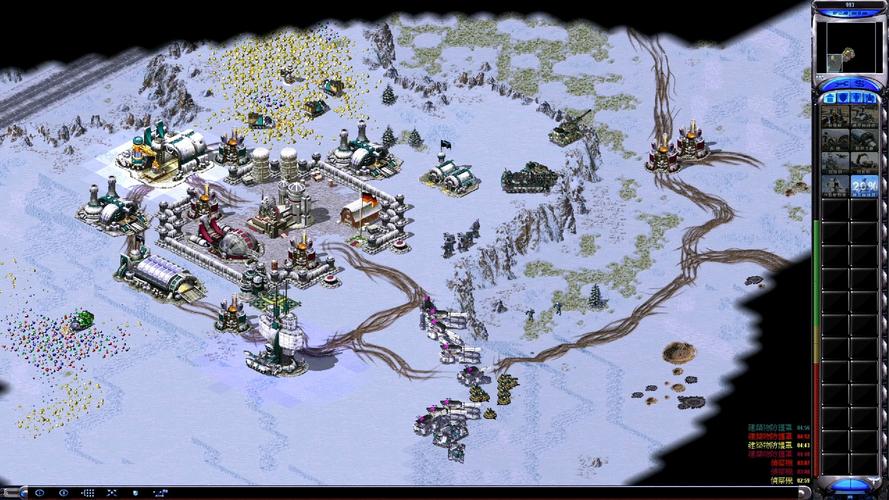889x500 pixels.
Task: Select the build icon showing 20% progress
Action: 864,186
